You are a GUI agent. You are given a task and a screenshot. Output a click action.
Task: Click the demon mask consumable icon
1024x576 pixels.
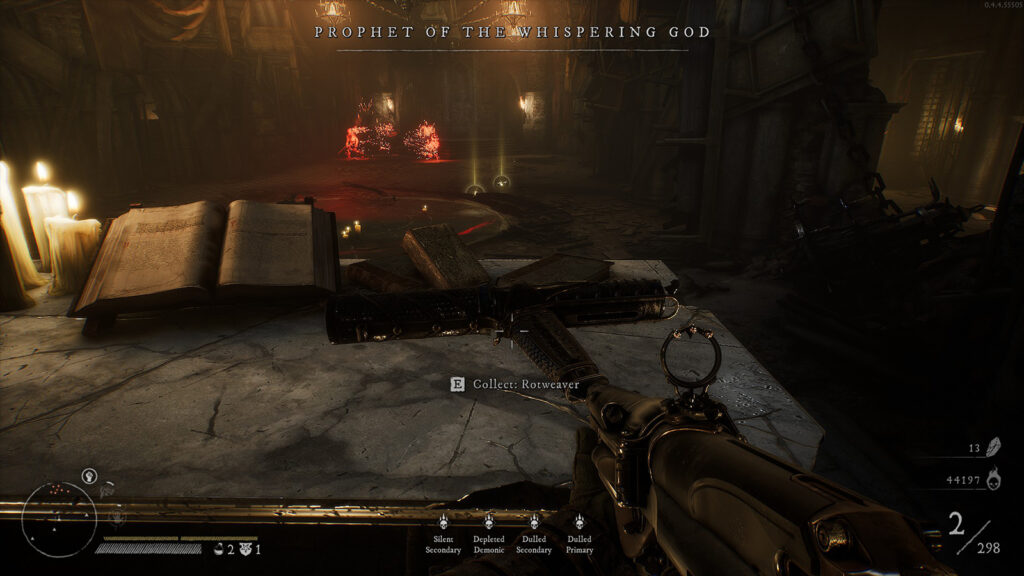tap(245, 549)
